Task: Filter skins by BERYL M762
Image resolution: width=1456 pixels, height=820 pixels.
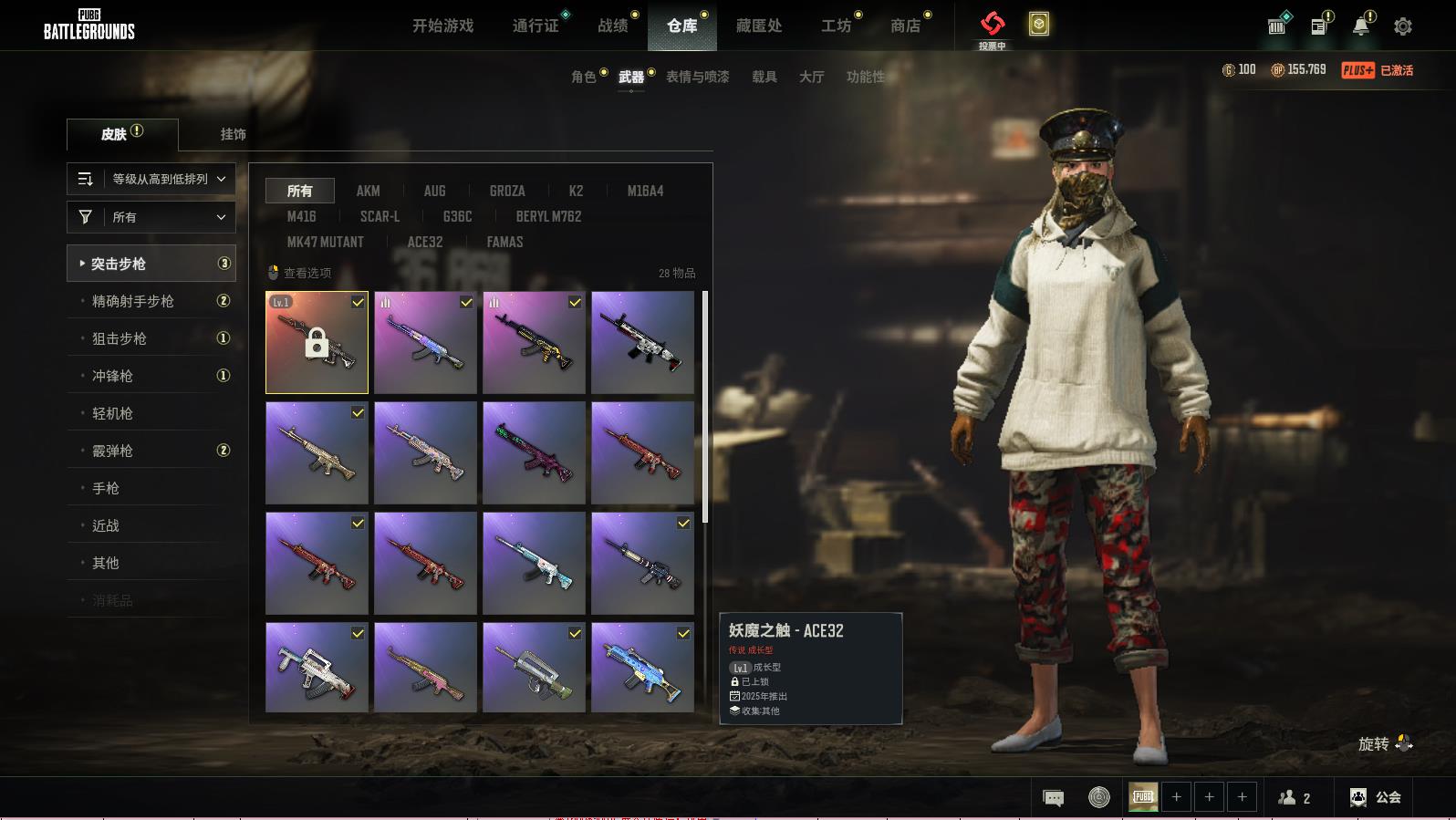Action: tap(548, 216)
